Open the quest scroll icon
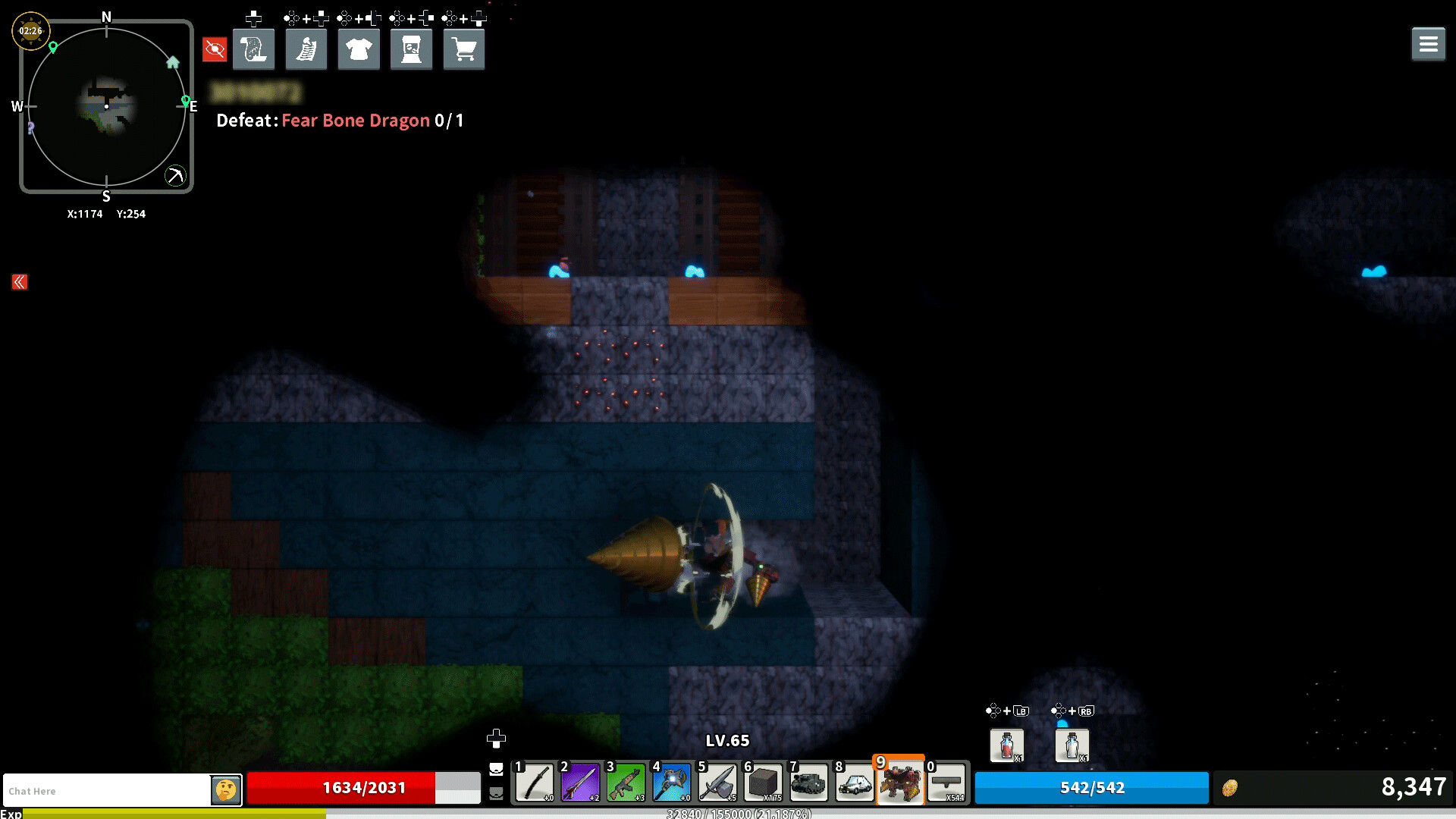This screenshot has height=819, width=1456. (x=253, y=49)
